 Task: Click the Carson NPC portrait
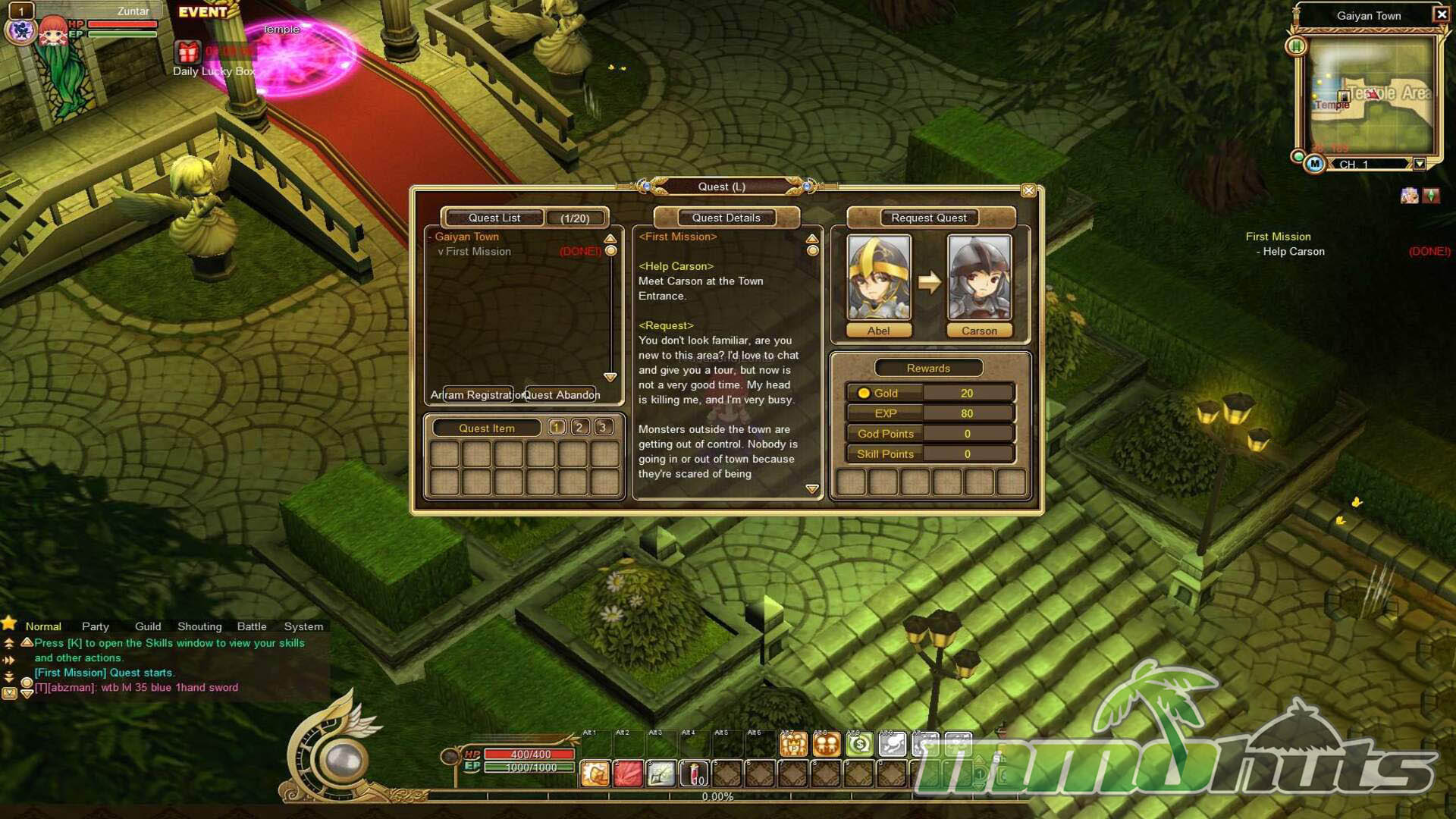click(979, 278)
